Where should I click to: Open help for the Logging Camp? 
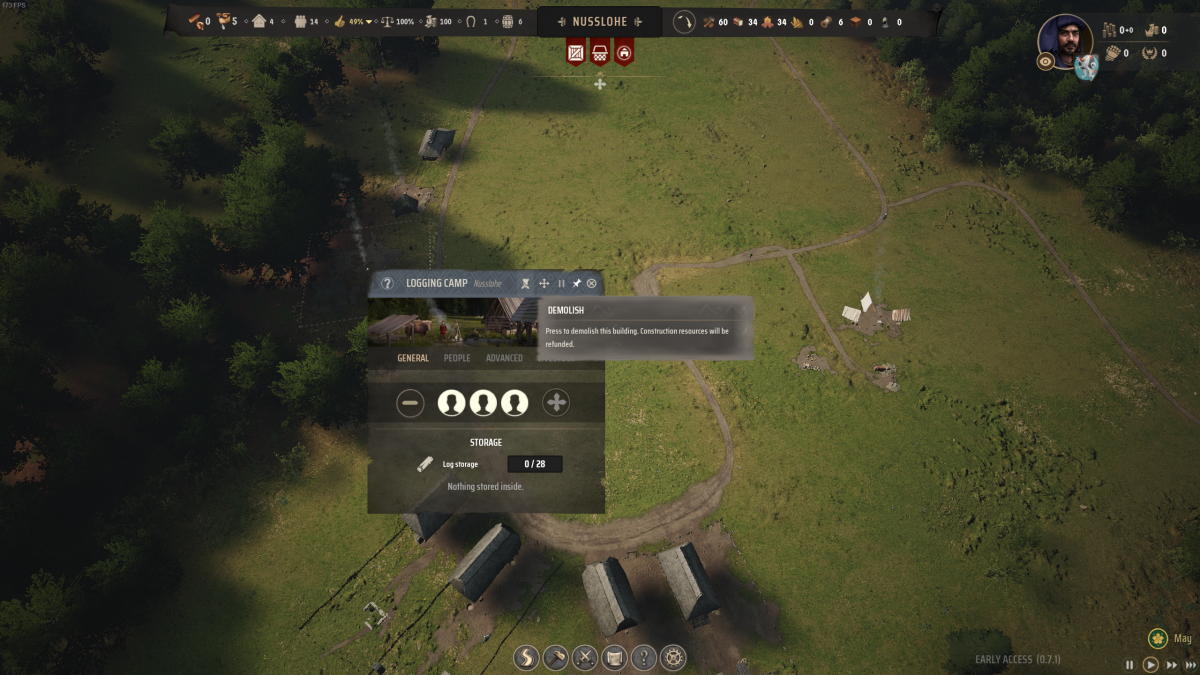click(x=387, y=284)
